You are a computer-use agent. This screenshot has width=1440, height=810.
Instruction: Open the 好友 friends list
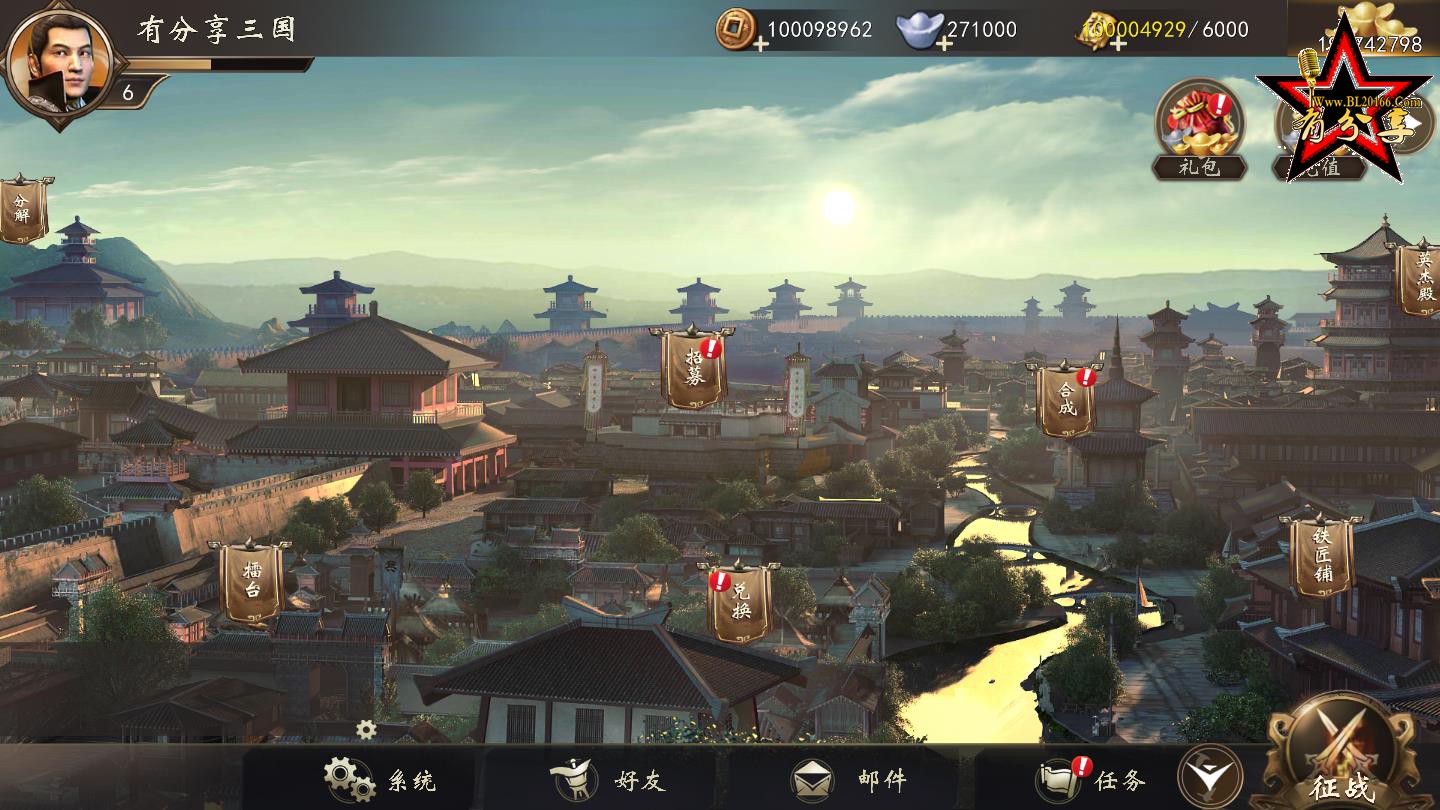pyautogui.click(x=608, y=780)
